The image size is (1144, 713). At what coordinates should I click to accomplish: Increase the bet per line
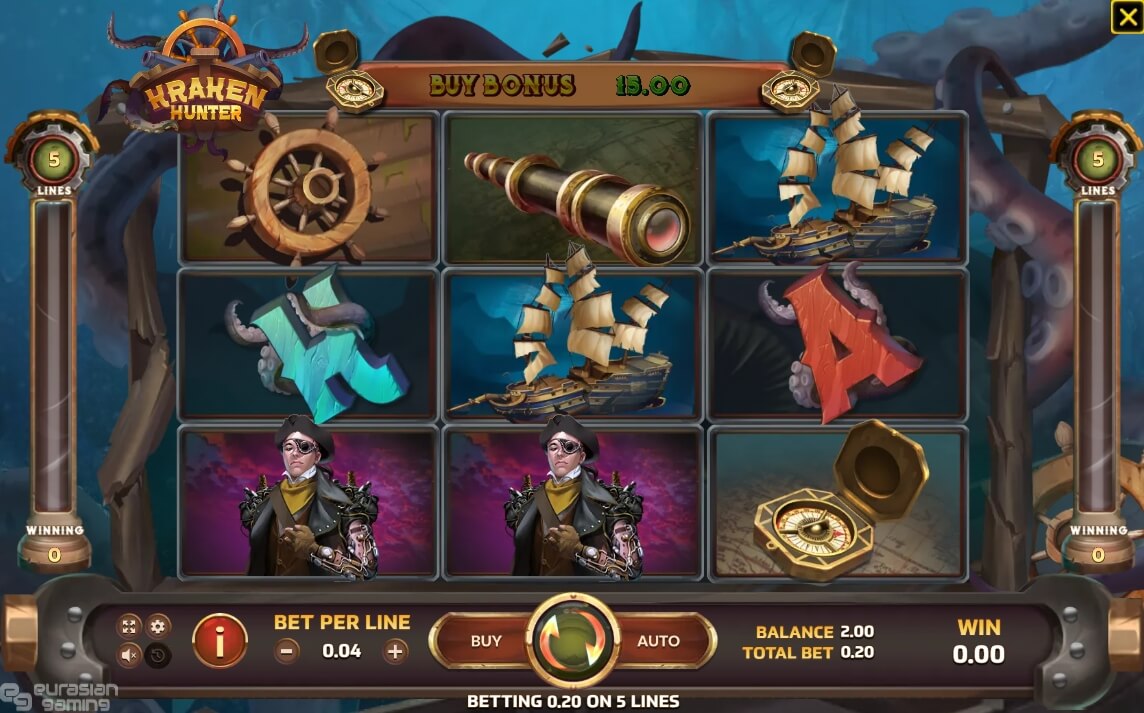396,651
